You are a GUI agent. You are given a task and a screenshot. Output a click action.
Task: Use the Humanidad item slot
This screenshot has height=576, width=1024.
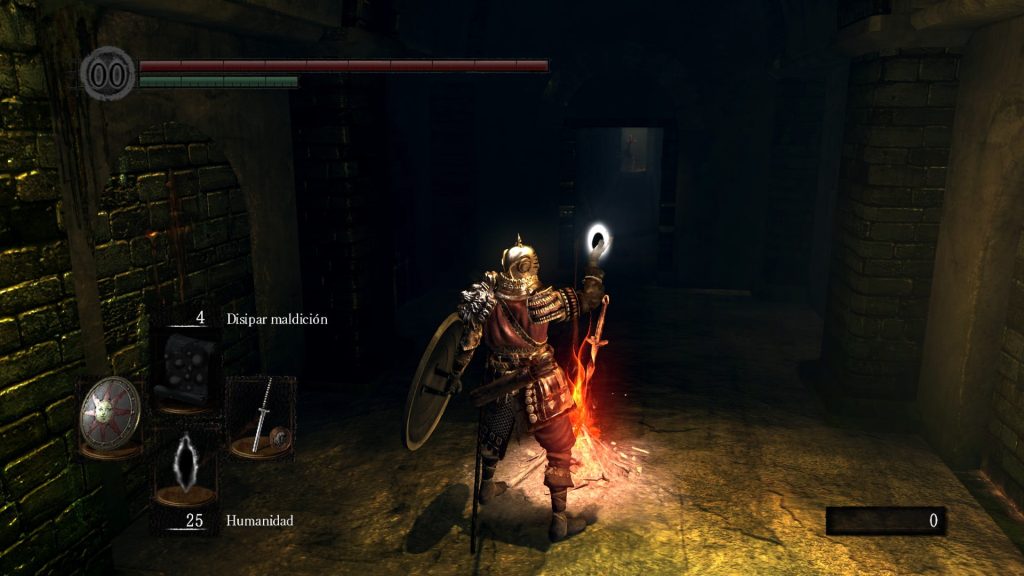tap(185, 467)
